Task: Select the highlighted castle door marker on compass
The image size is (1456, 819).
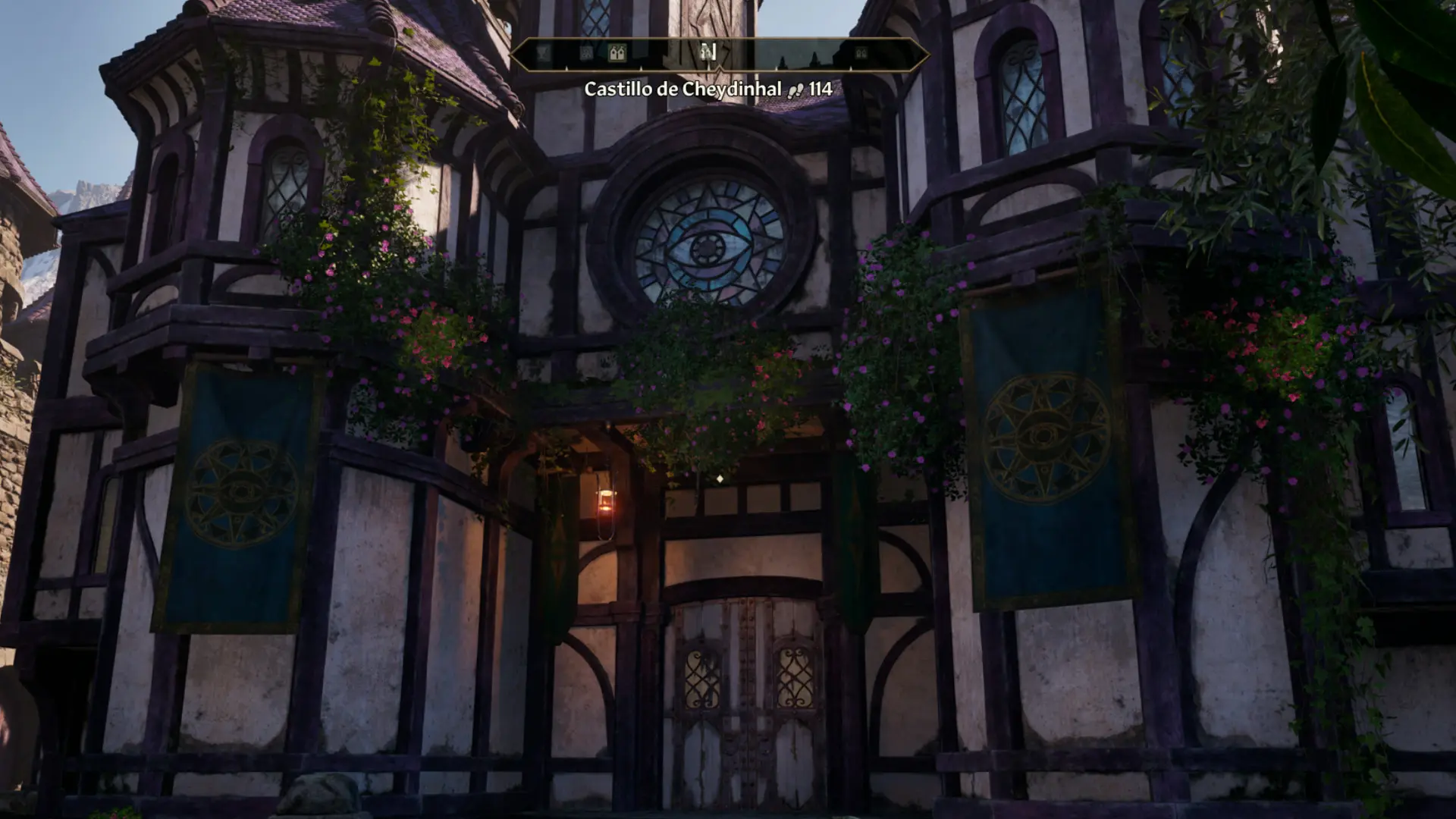Action: [617, 53]
